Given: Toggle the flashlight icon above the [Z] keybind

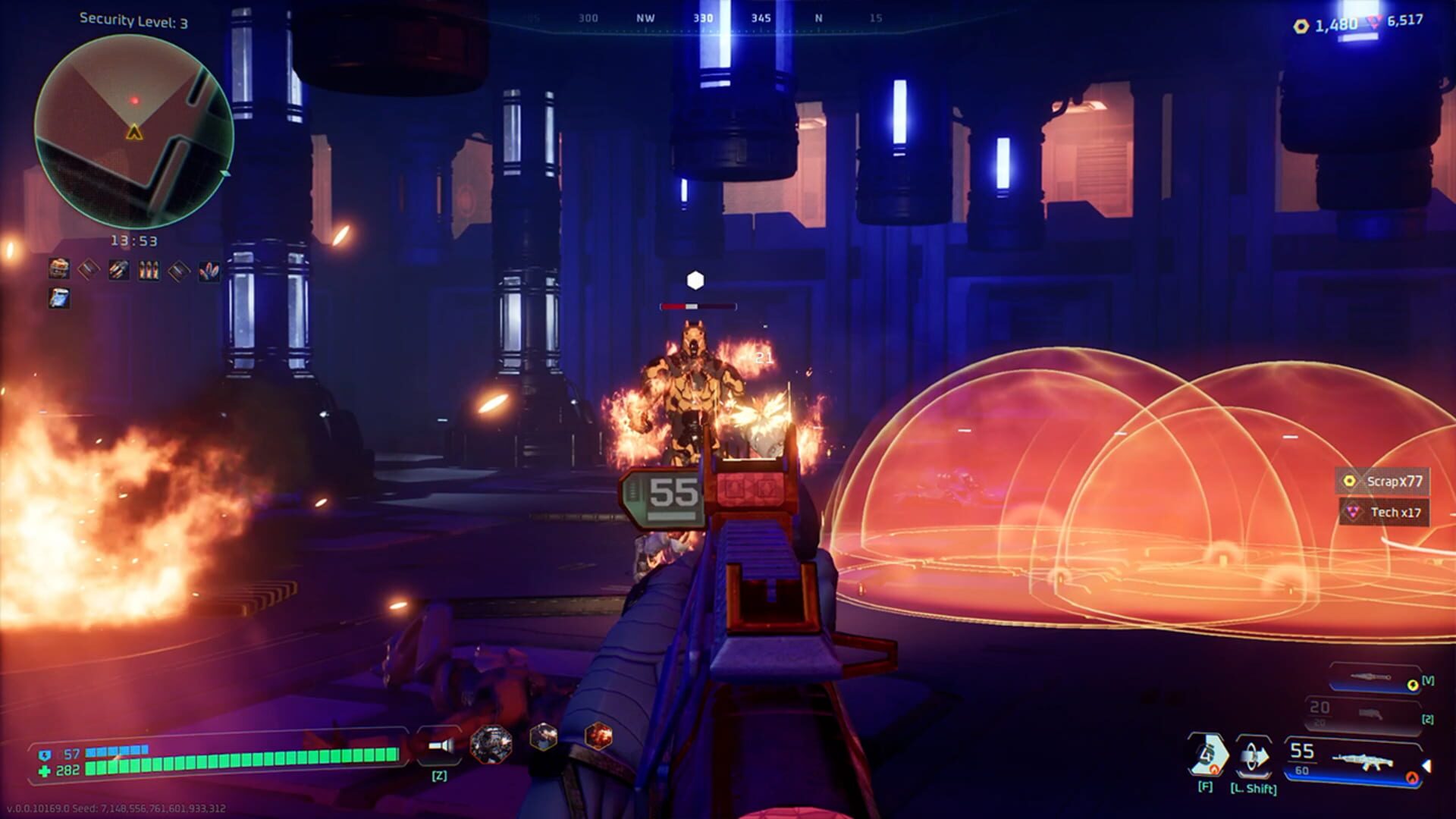Looking at the screenshot, I should click(440, 747).
